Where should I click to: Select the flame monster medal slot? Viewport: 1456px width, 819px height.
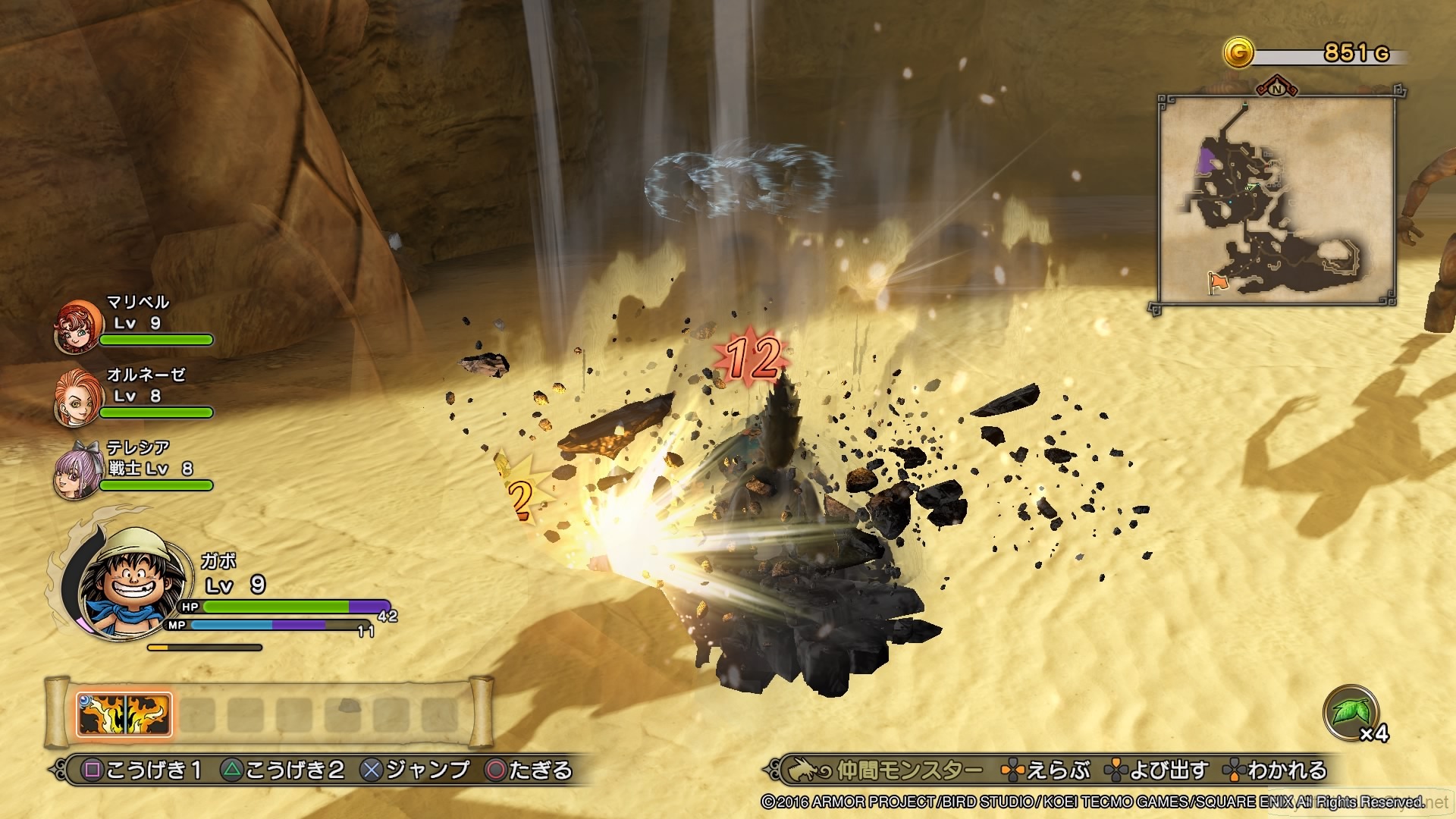click(x=124, y=714)
